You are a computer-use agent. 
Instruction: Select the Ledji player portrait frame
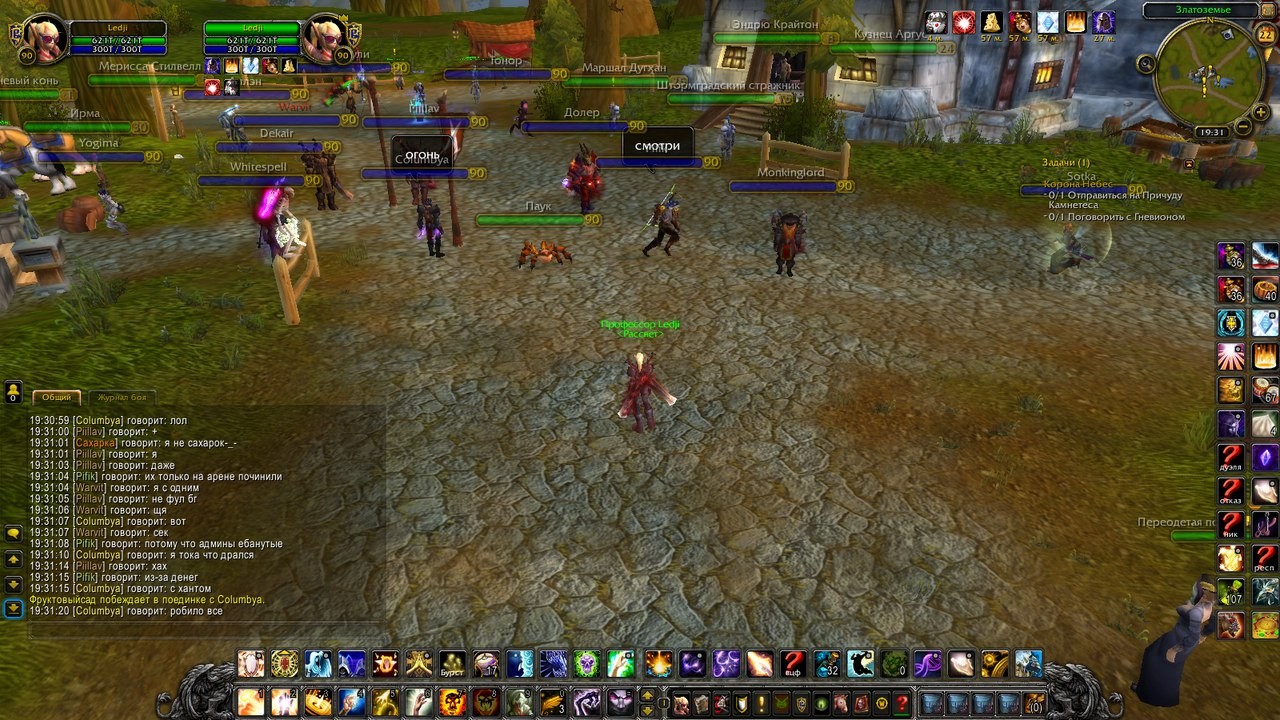46,38
